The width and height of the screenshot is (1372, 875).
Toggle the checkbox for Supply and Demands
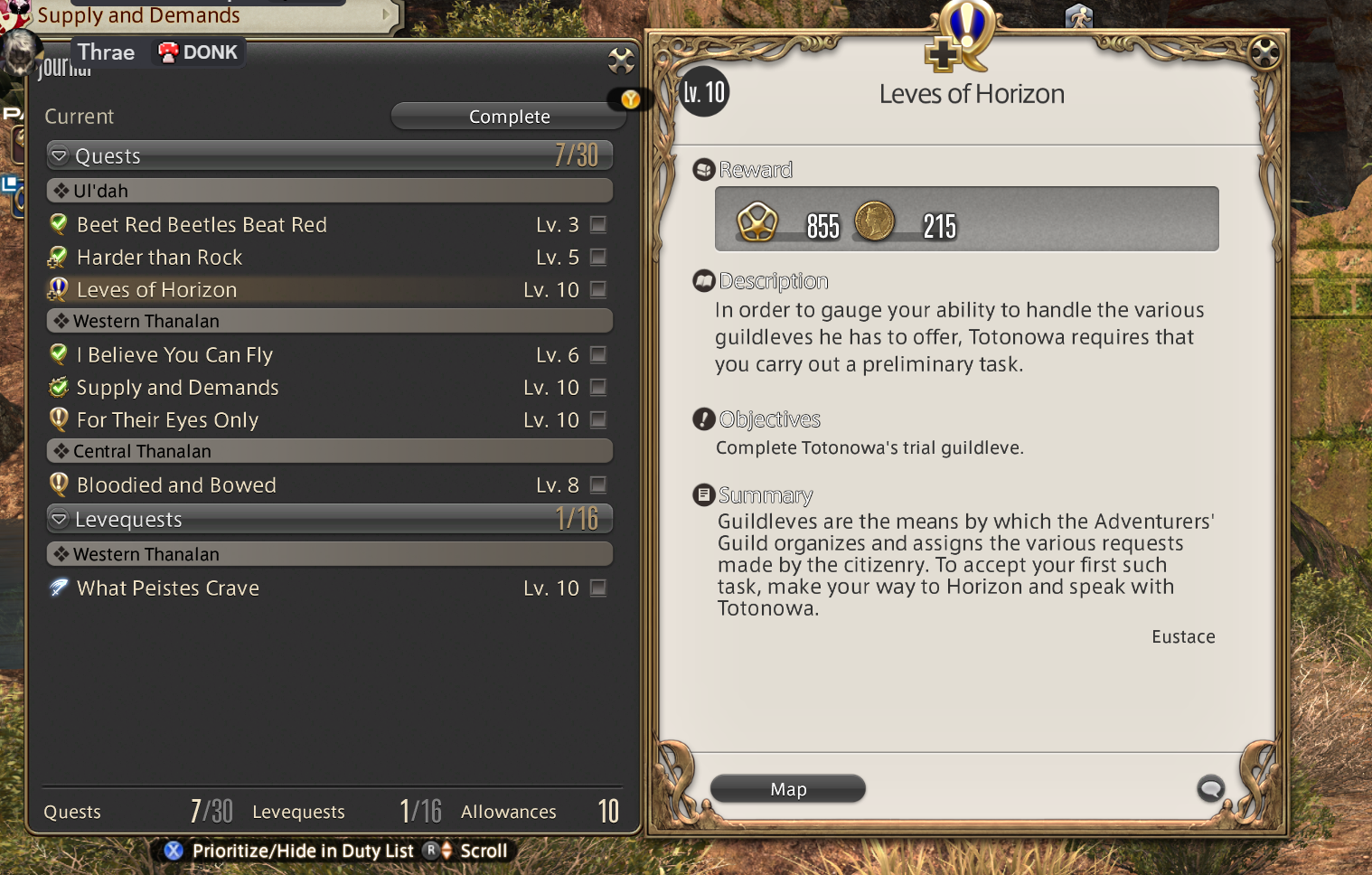(597, 388)
